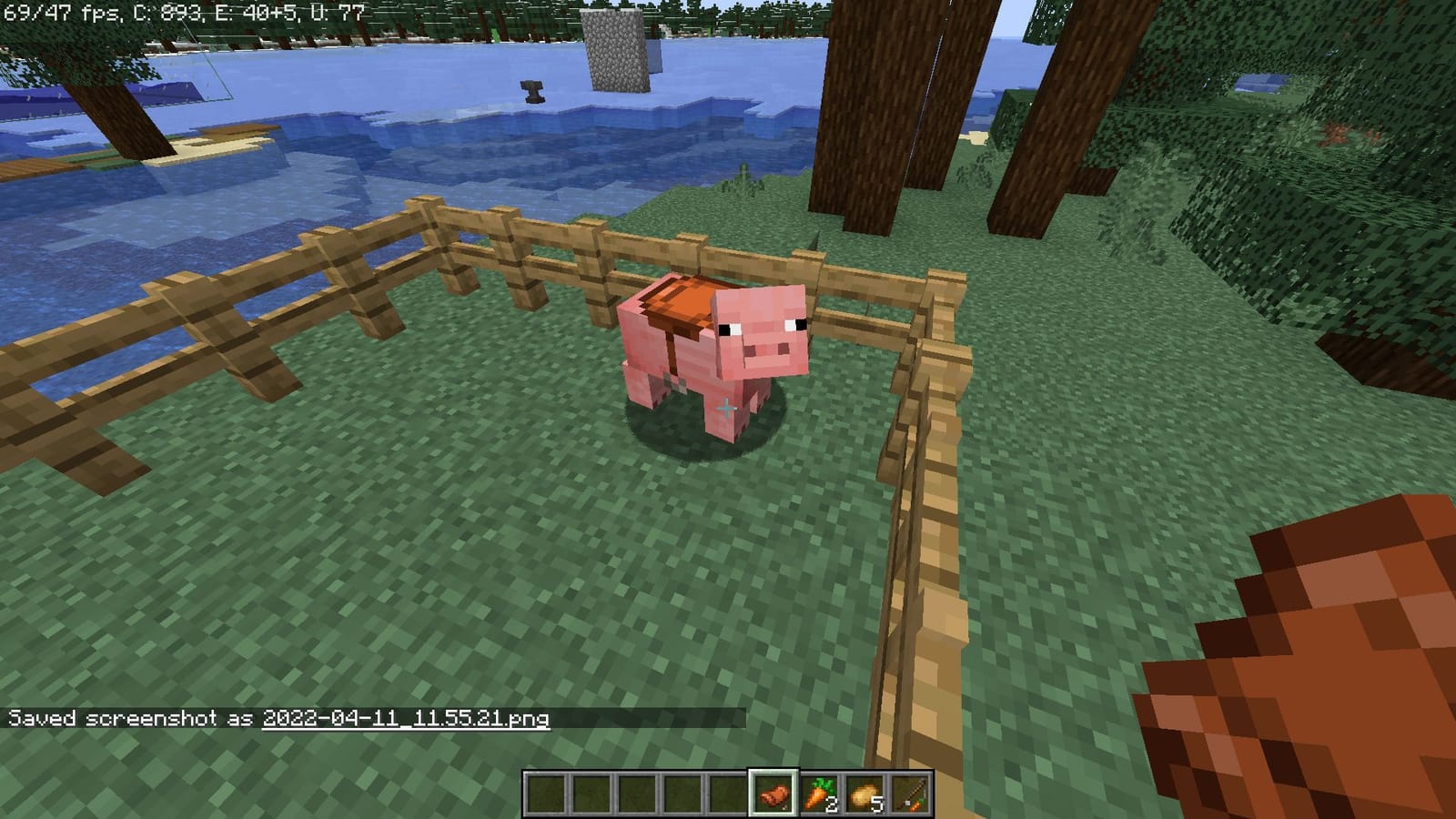1456x819 pixels.
Task: Select the carrot on a stick
Action: 910,794
